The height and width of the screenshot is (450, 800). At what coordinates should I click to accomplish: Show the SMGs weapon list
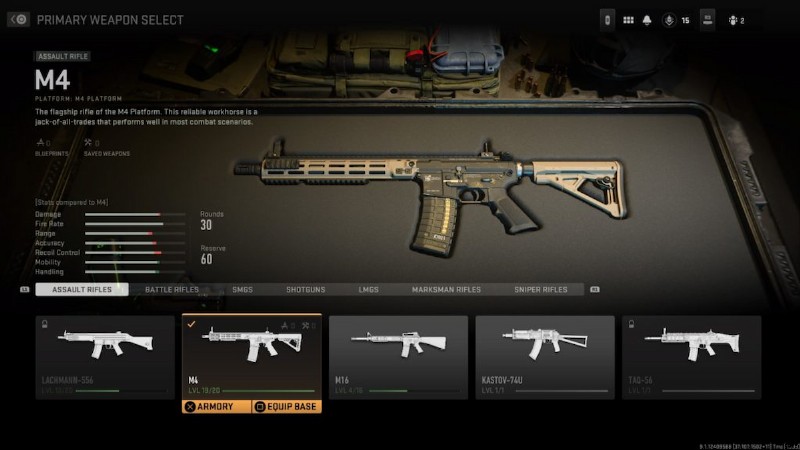242,290
